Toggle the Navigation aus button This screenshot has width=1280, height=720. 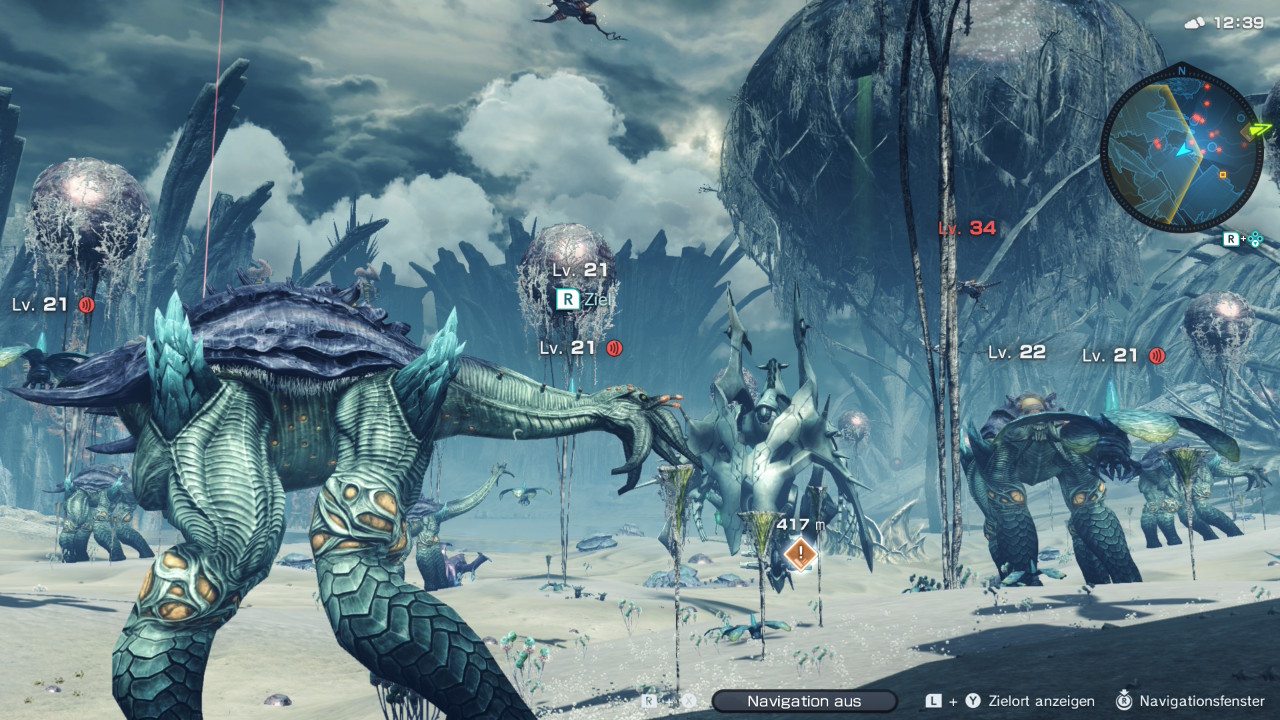click(x=804, y=701)
